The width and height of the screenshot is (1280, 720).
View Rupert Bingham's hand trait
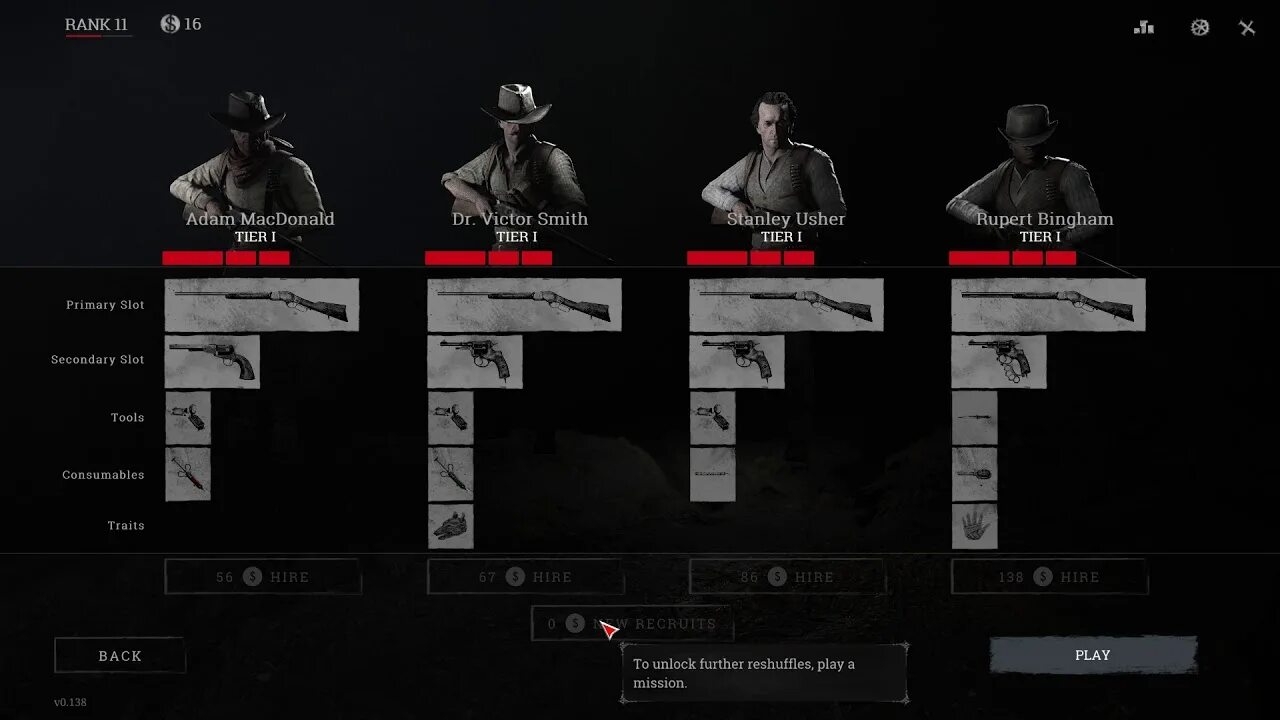tap(974, 526)
